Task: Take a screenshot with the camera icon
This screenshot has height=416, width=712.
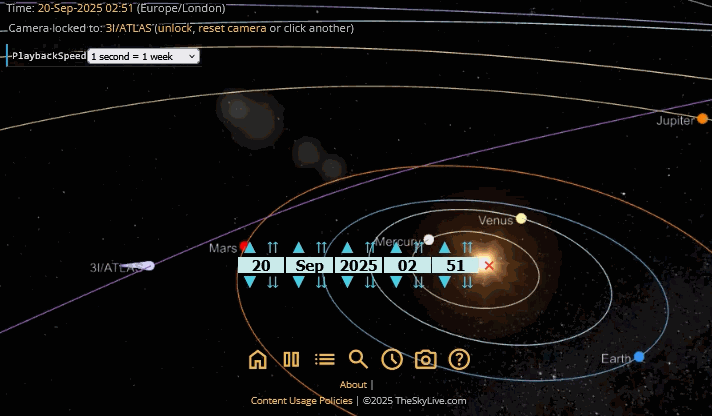Action: pos(426,360)
